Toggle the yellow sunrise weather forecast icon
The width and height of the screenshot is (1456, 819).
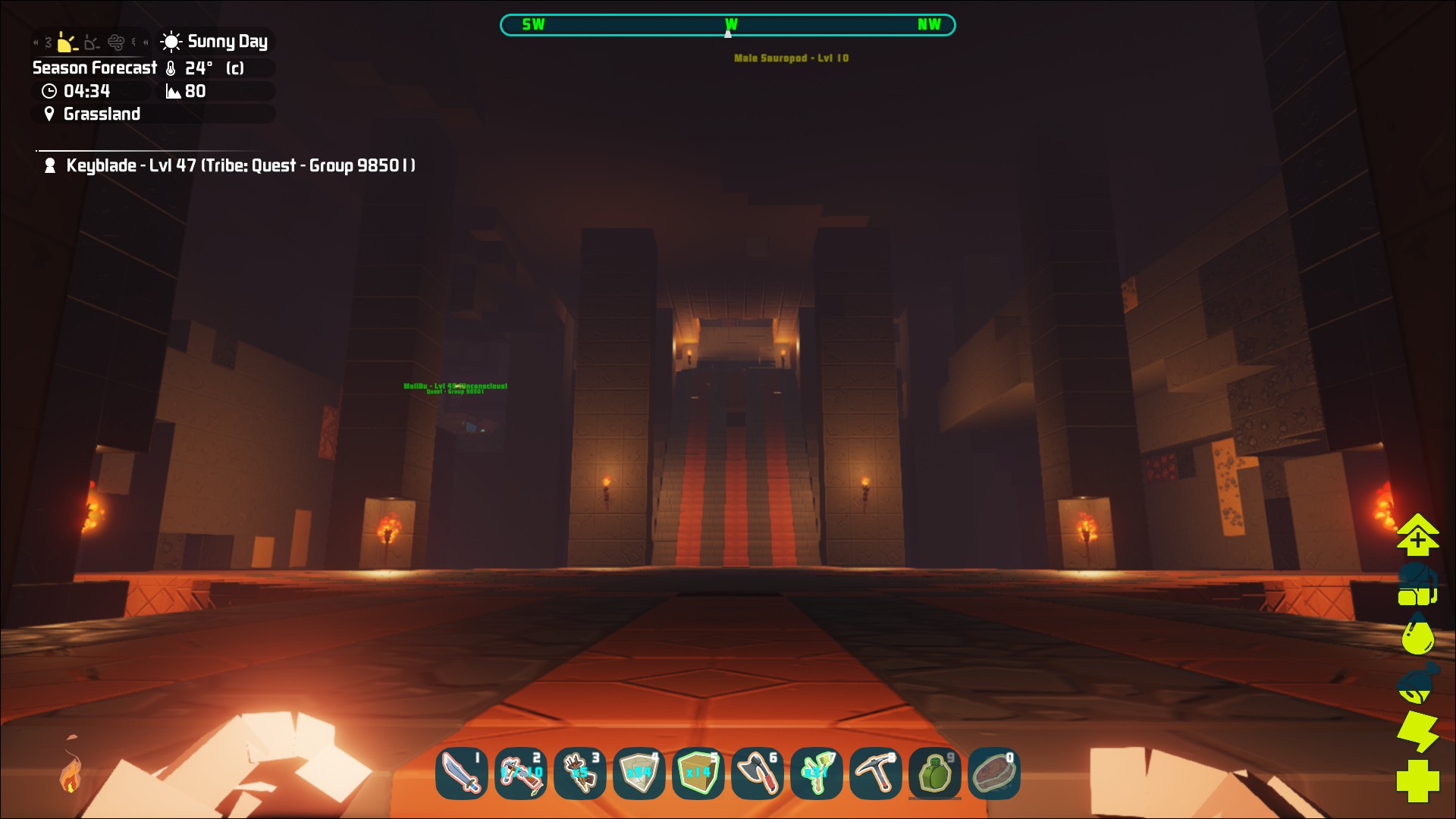(x=66, y=43)
